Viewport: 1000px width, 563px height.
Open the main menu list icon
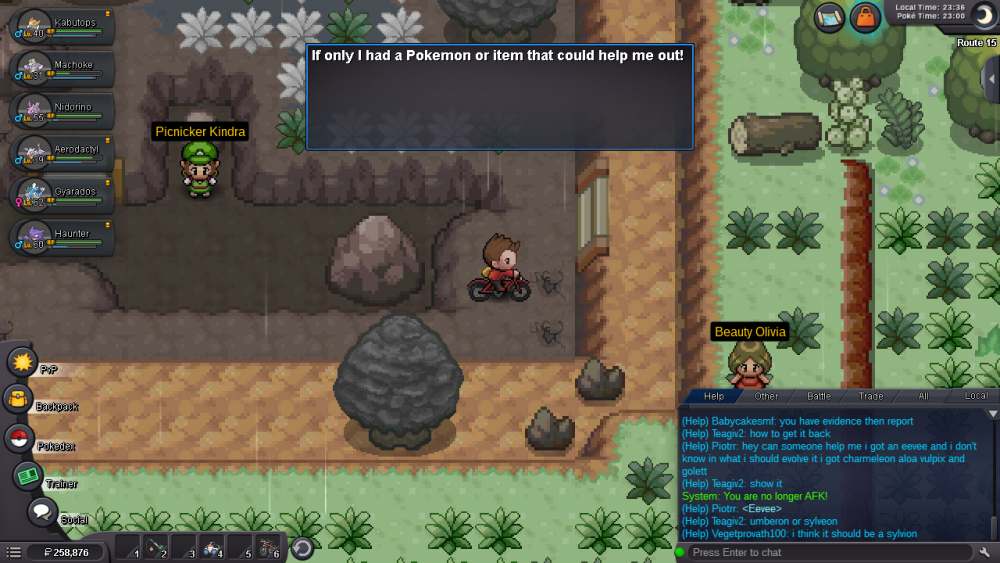point(13,552)
